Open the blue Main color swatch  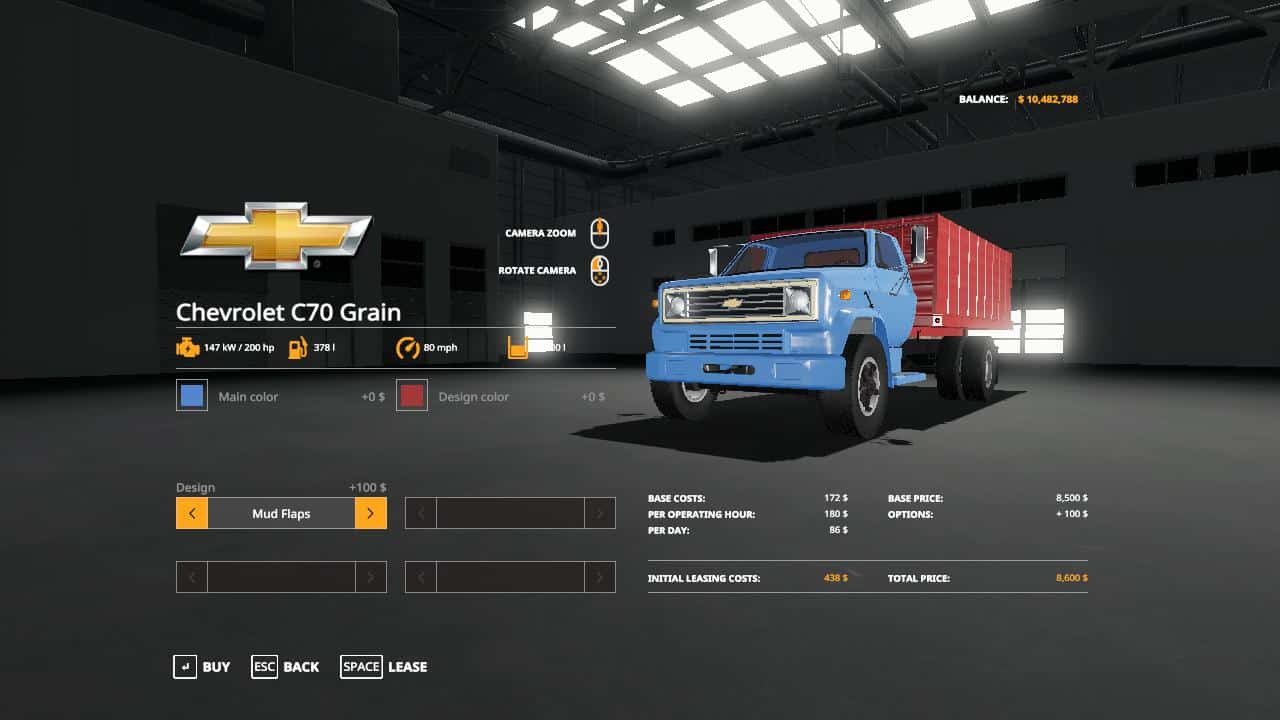coord(192,396)
